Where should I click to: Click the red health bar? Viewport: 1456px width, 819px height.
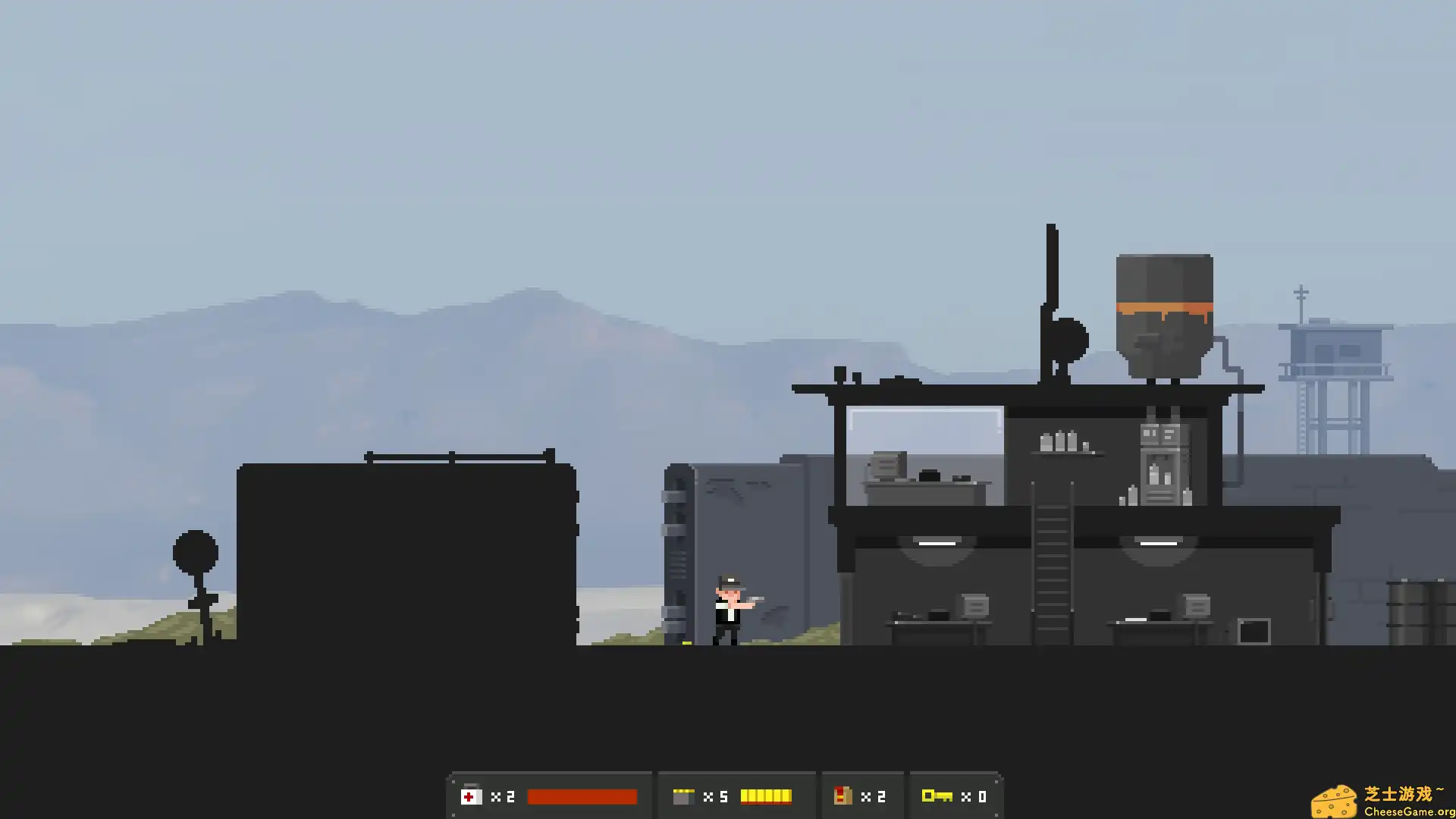582,796
